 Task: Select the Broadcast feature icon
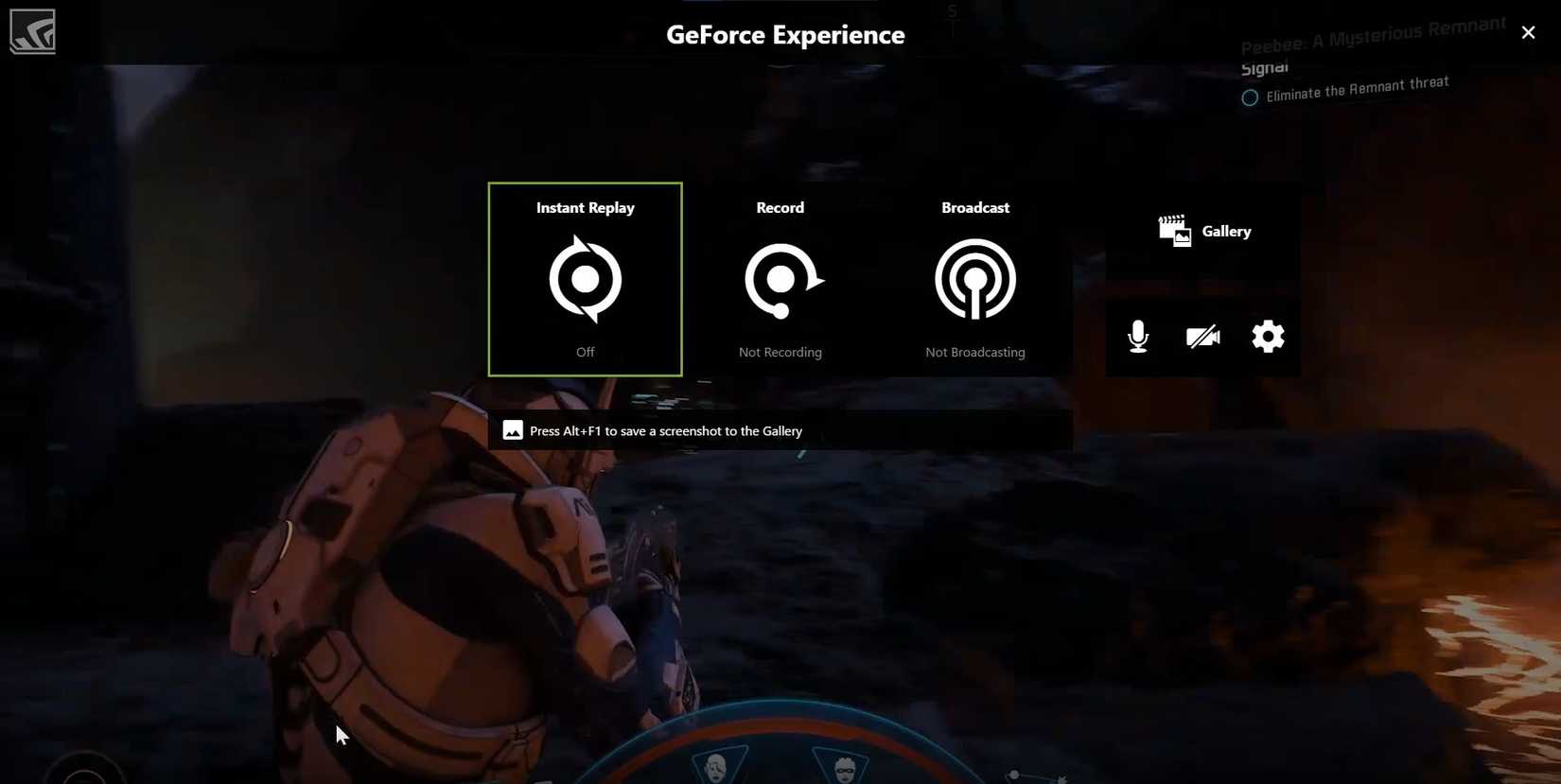tap(974, 279)
